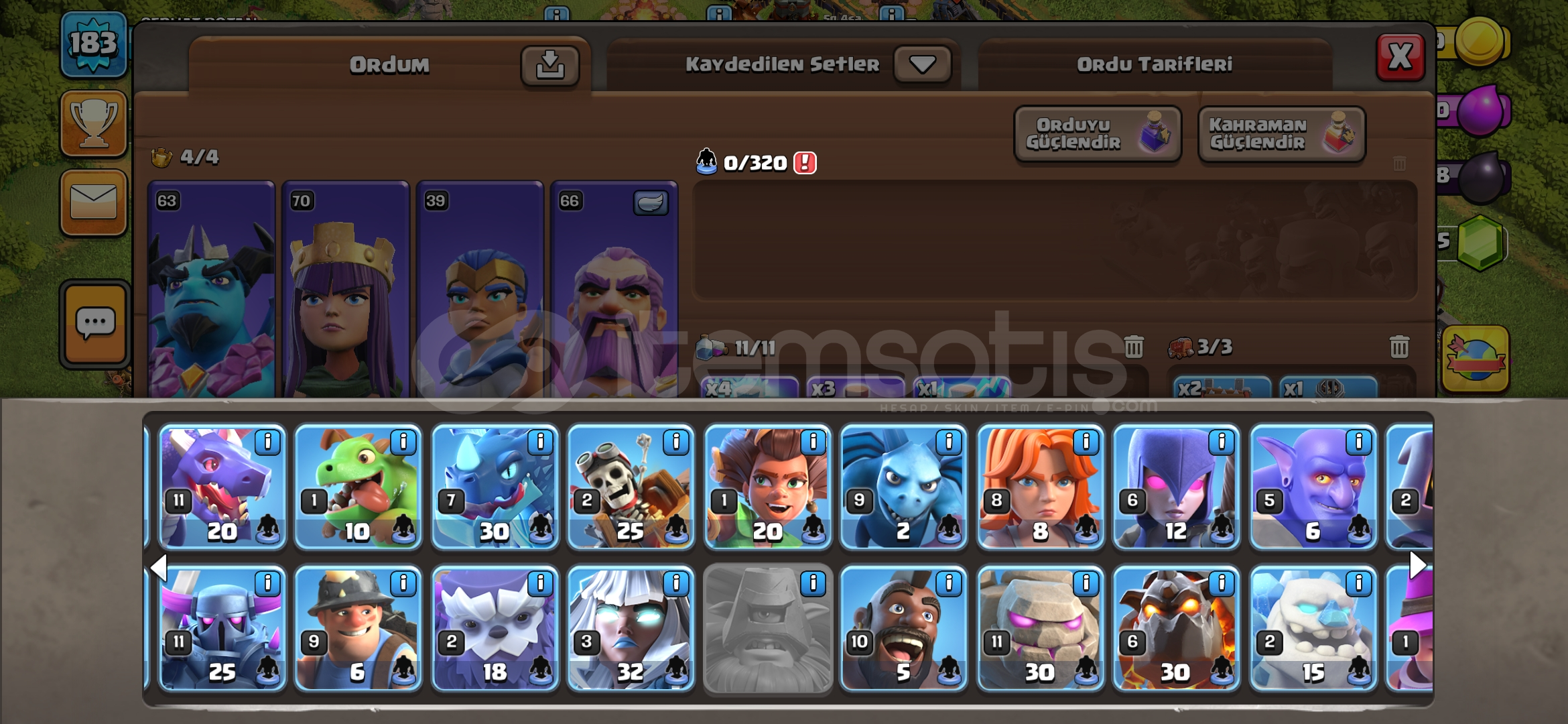Switch to the Ordum tab
This screenshot has height=724, width=1568.
pos(389,65)
